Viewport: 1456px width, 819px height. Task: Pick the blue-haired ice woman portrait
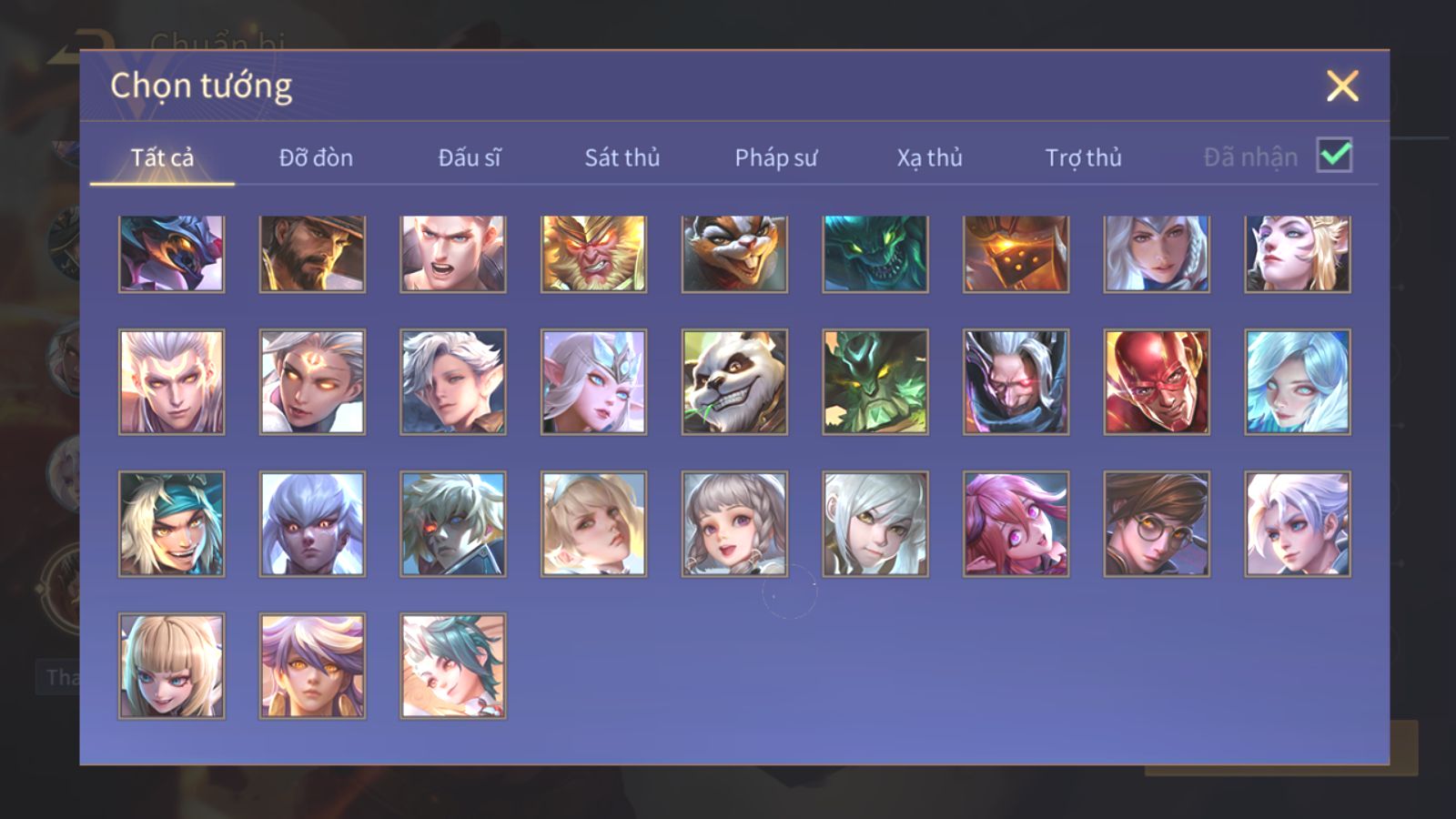click(1298, 381)
